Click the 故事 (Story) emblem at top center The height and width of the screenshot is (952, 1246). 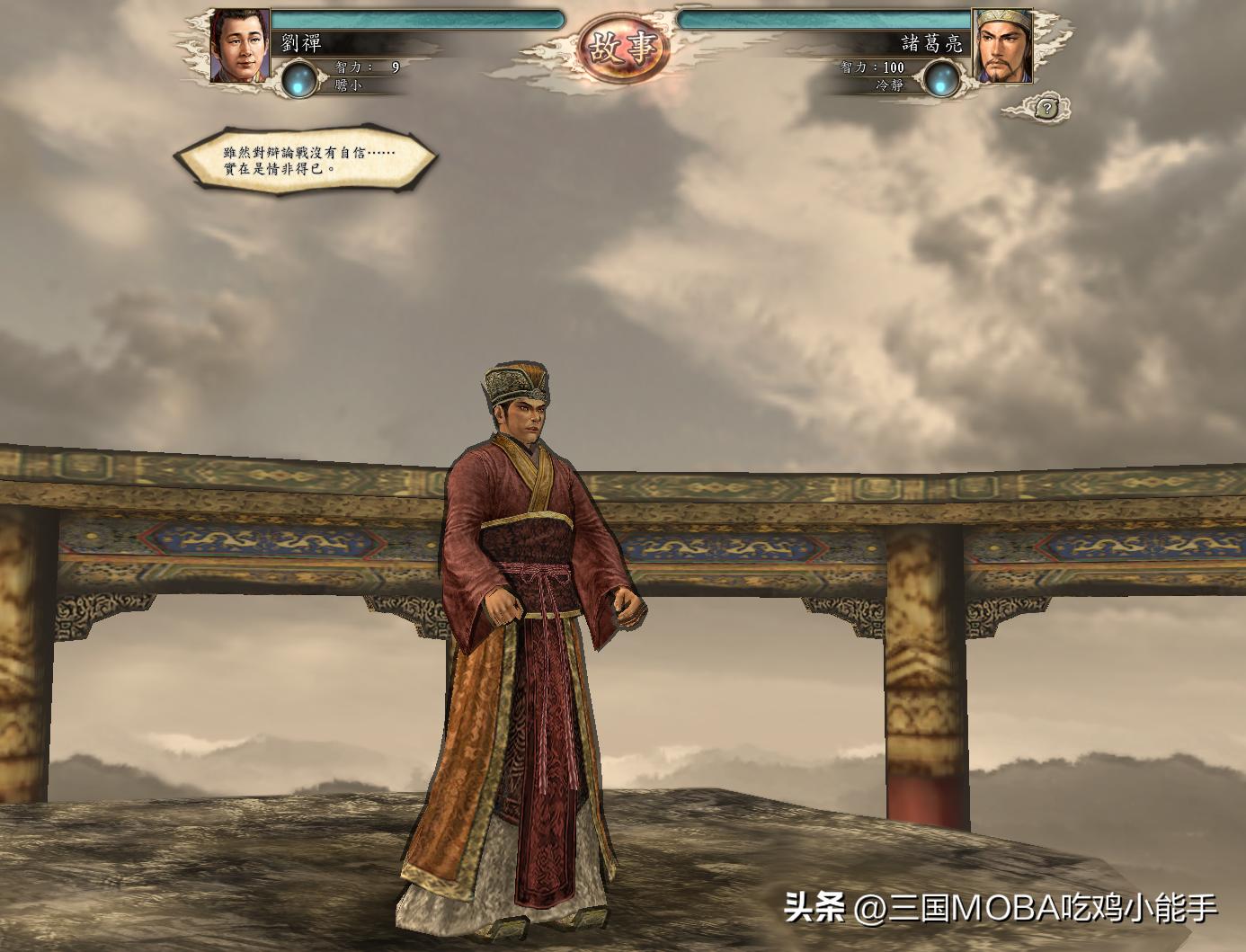[x=622, y=43]
